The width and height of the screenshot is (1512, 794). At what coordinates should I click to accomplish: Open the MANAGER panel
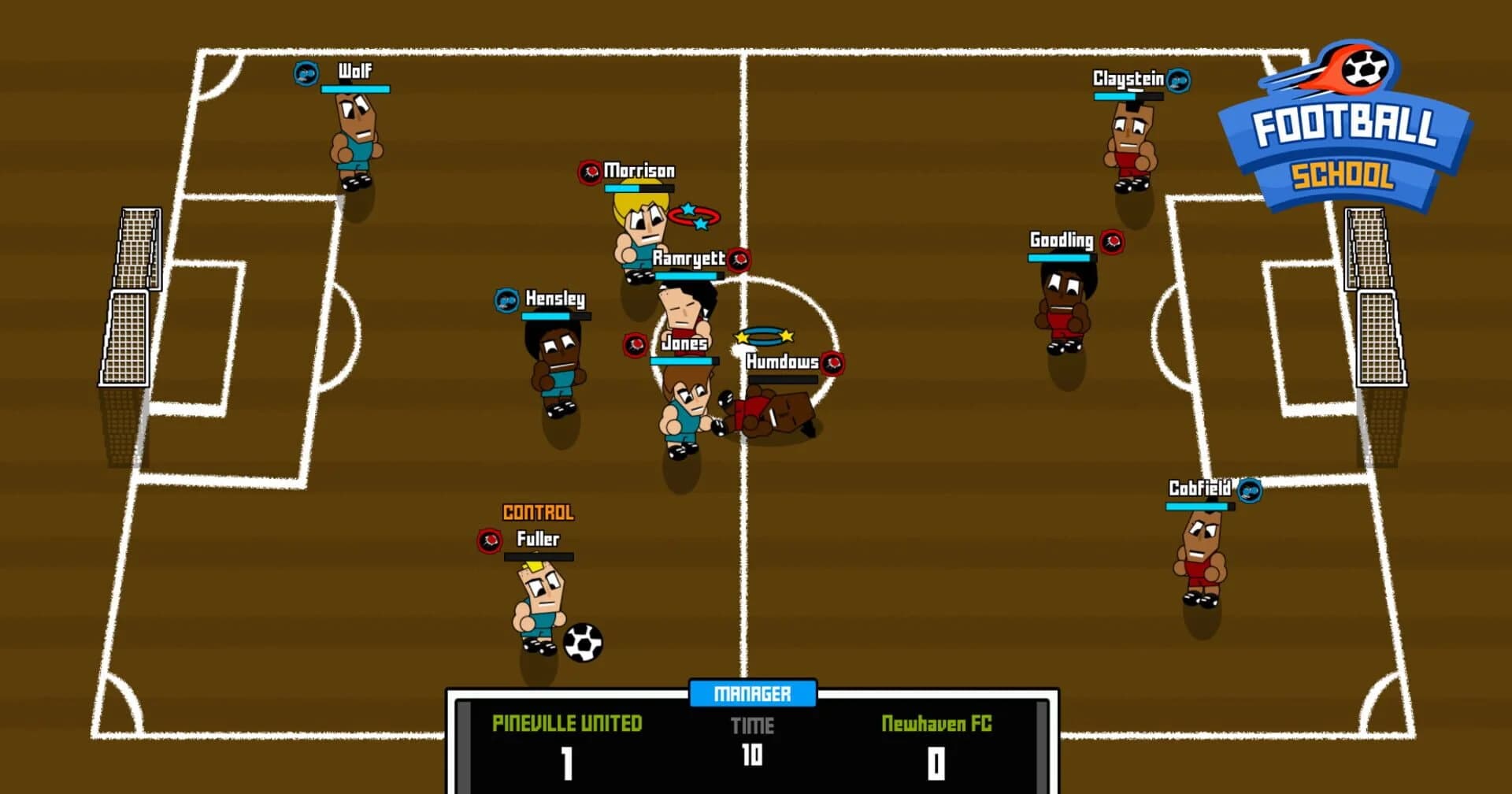point(752,694)
